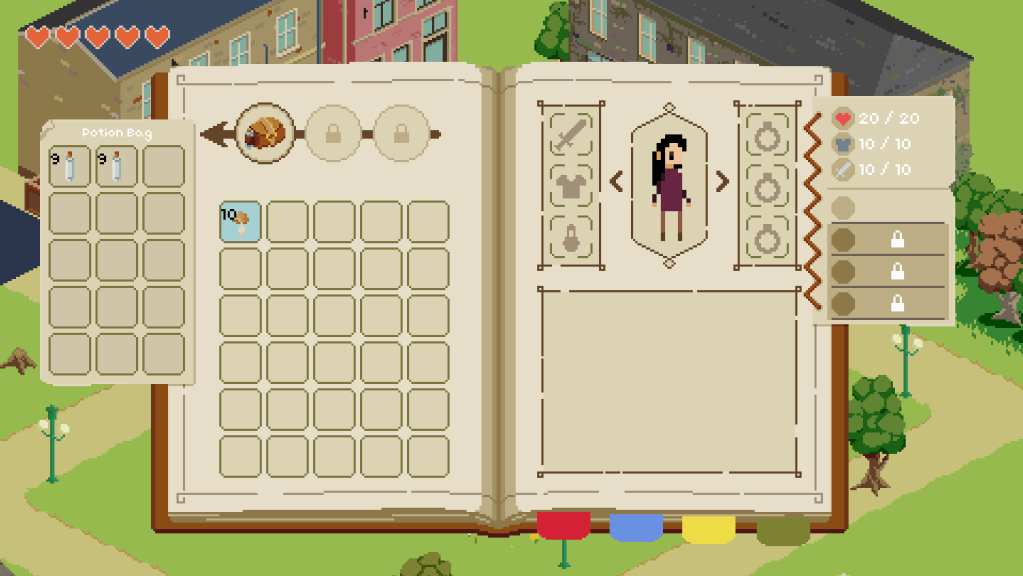Select the unlocked empty row under the stats
1023x576 pixels.
[888, 207]
